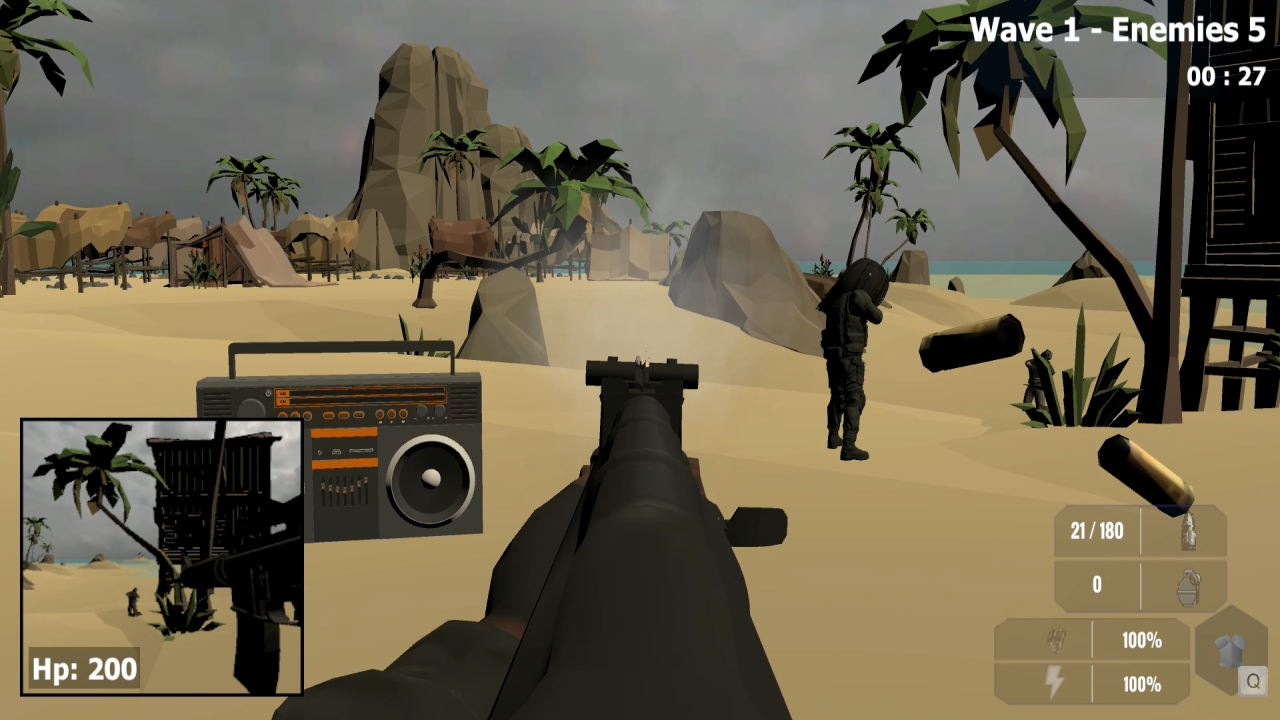The image size is (1280, 720).
Task: Toggle the boombox power button
Action: tap(267, 393)
